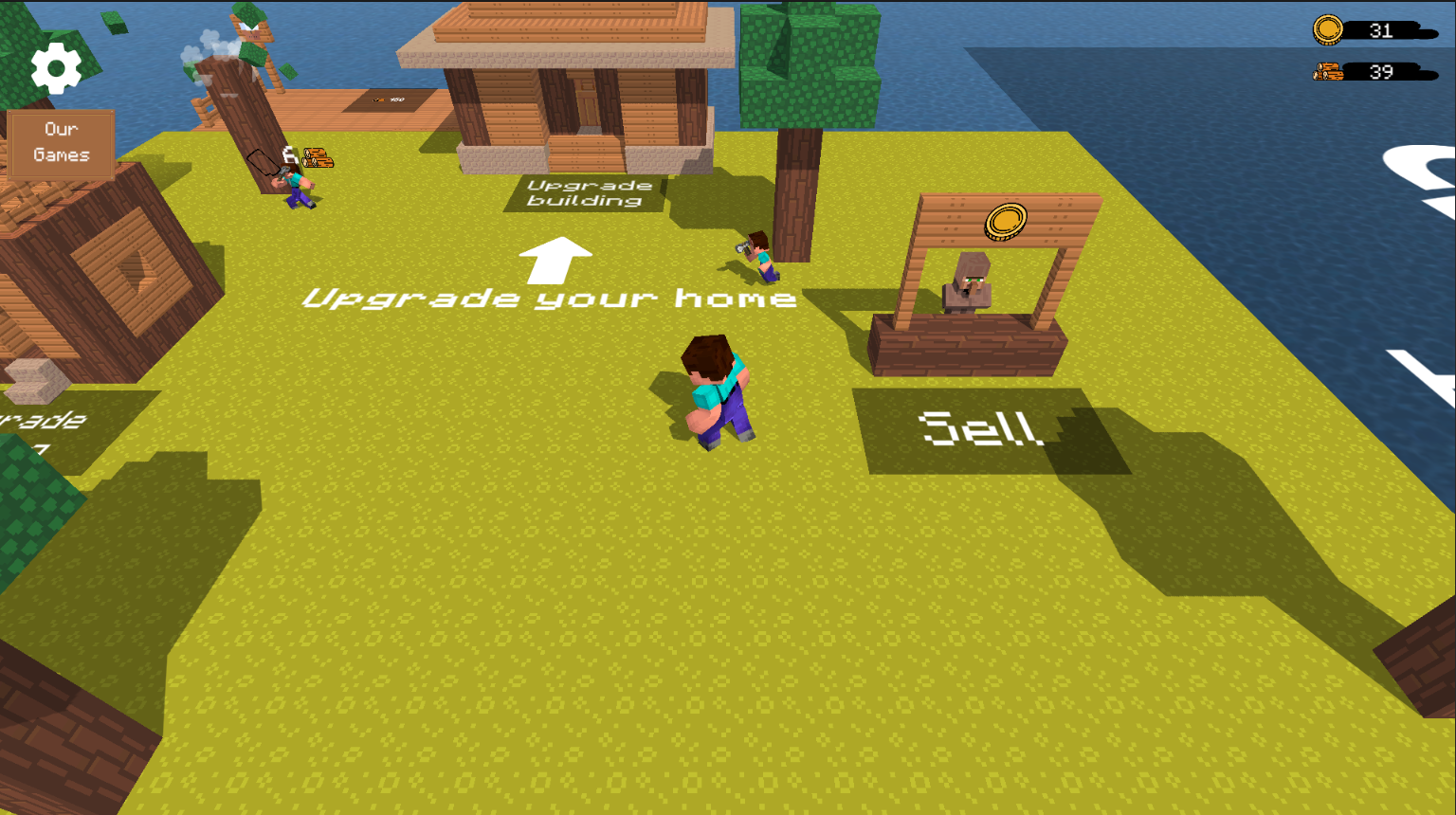Click the wood logs icon in the resource counter
This screenshot has height=815, width=1456.
(x=1329, y=70)
